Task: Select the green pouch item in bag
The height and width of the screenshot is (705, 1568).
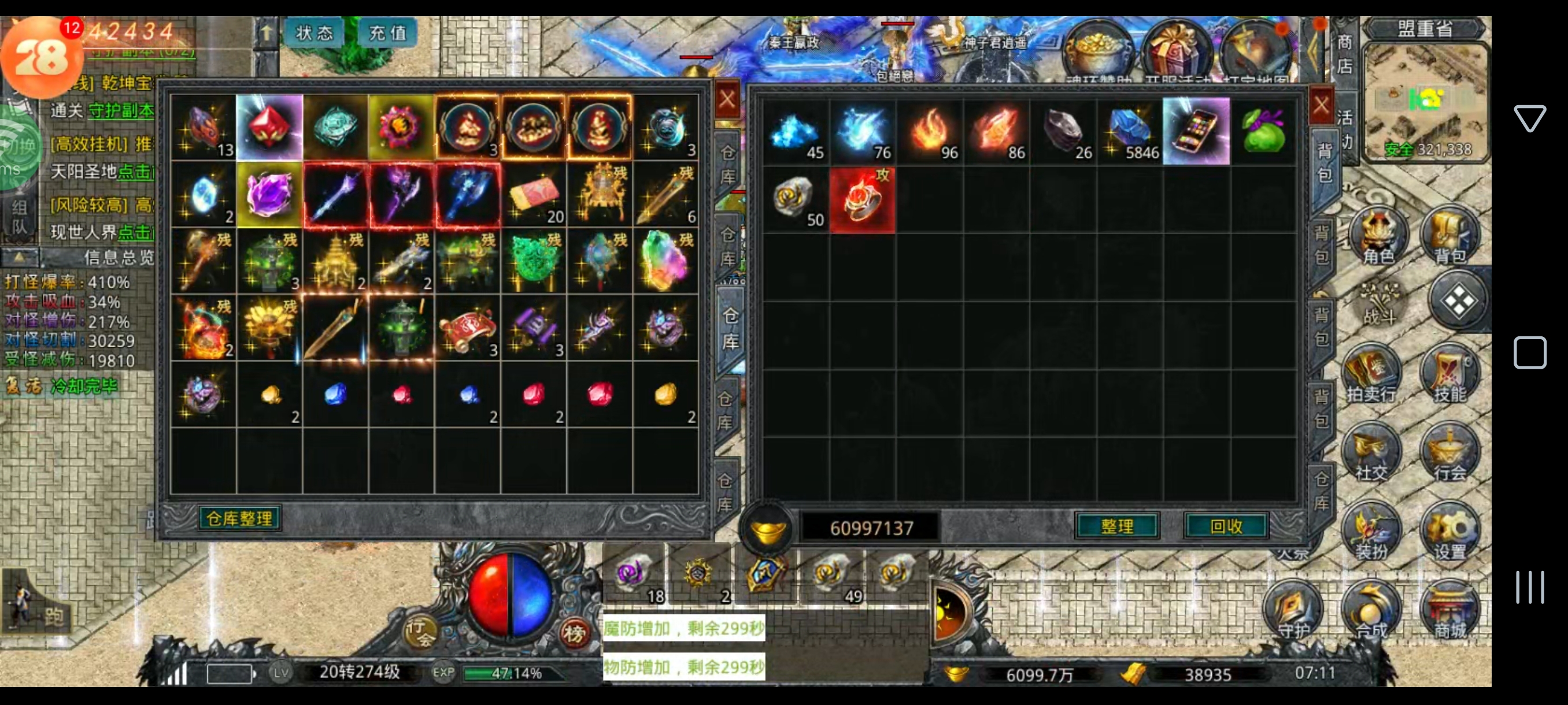Action: click(1263, 131)
